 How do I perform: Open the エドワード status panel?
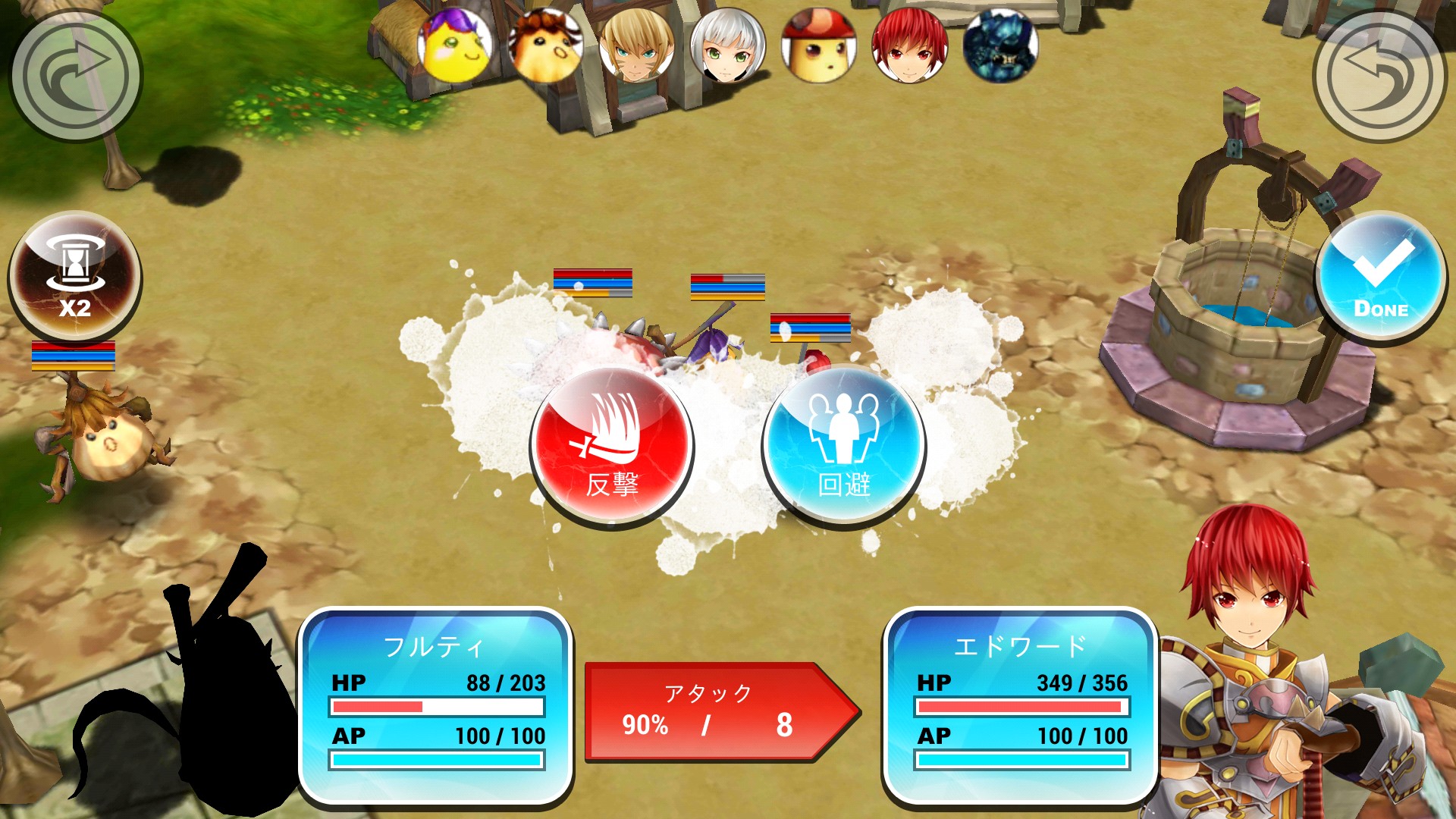1021,705
